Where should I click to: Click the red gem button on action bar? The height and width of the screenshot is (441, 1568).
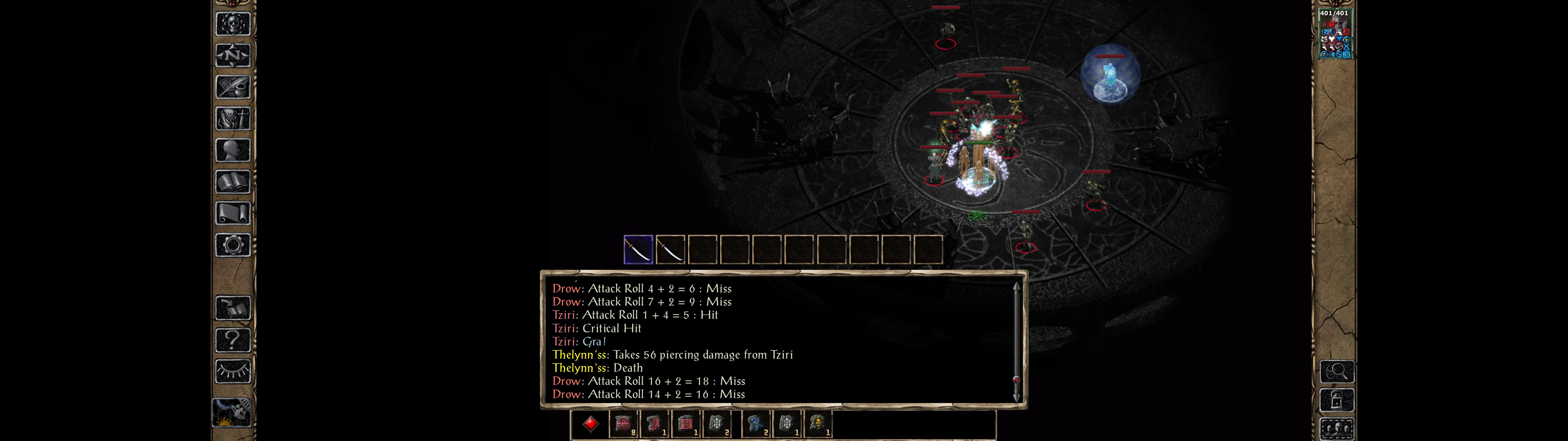[x=590, y=423]
